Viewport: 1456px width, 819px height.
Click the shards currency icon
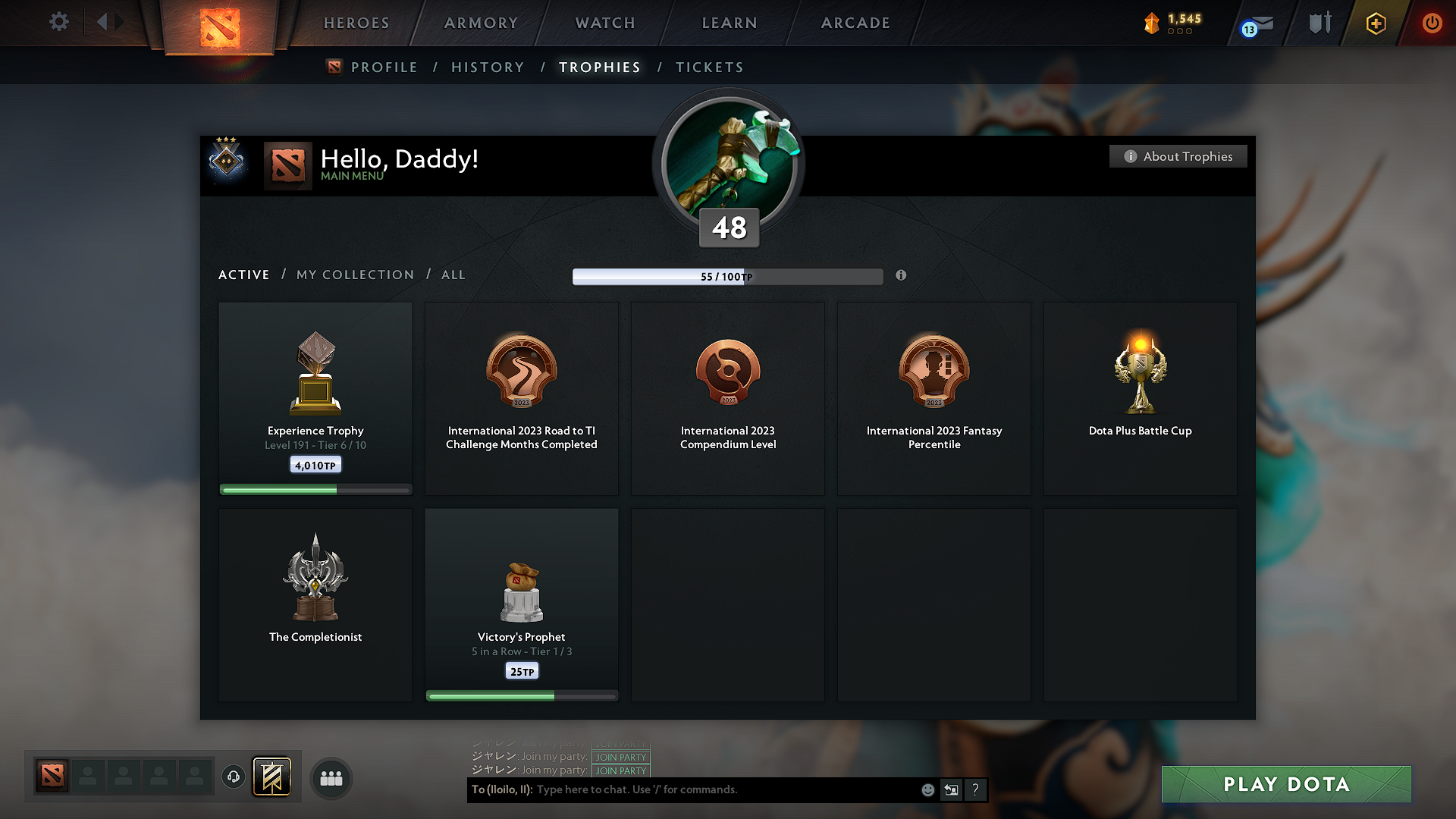(1153, 23)
